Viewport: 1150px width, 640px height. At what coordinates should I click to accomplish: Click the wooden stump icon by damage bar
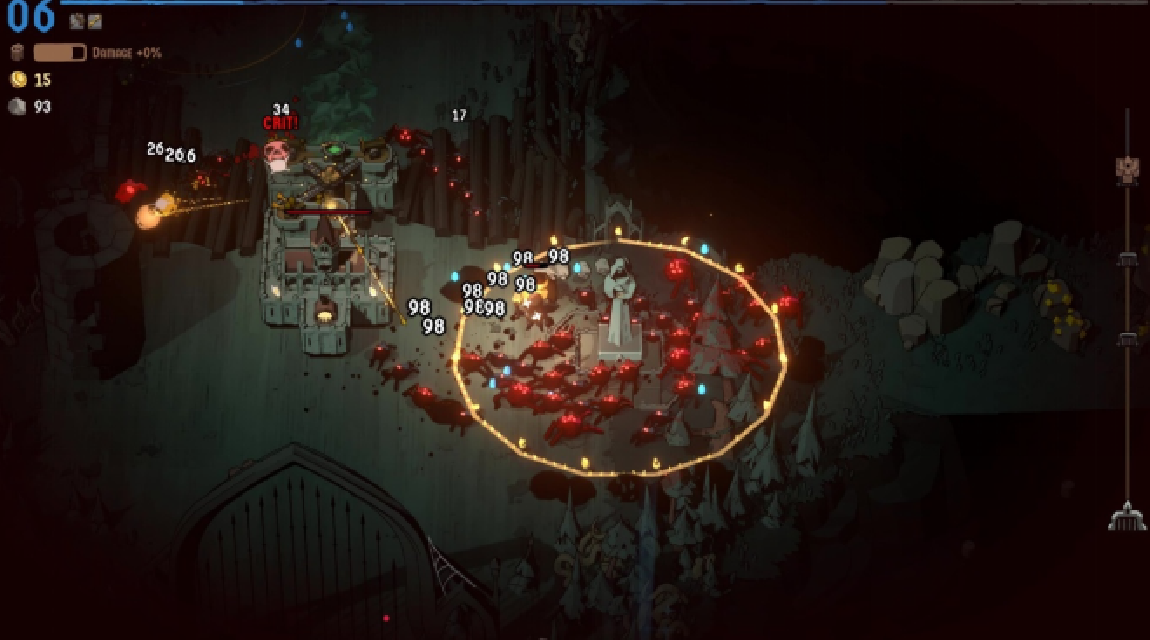[17, 52]
